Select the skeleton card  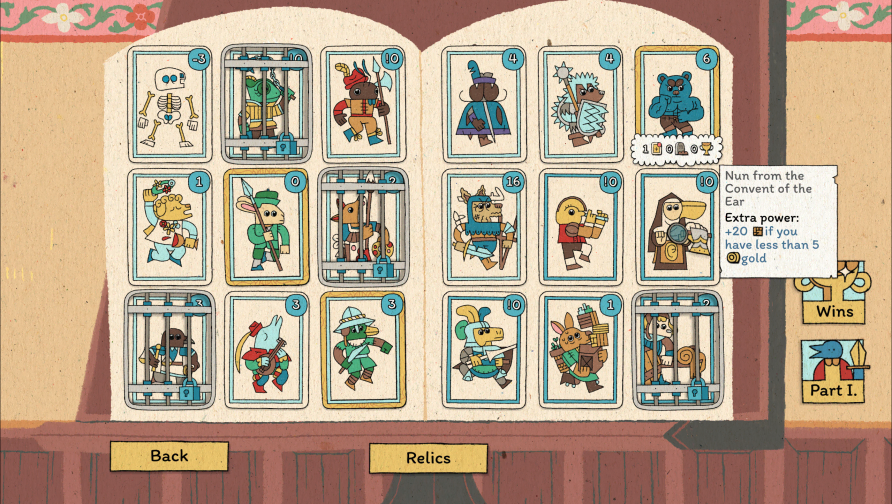tap(169, 105)
